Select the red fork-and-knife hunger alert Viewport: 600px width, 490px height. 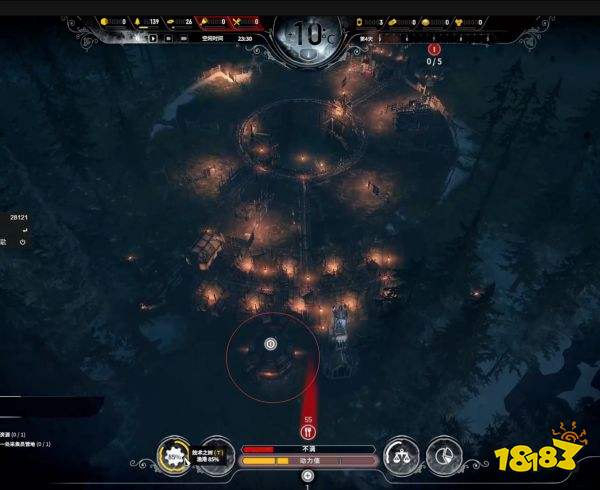pos(308,433)
